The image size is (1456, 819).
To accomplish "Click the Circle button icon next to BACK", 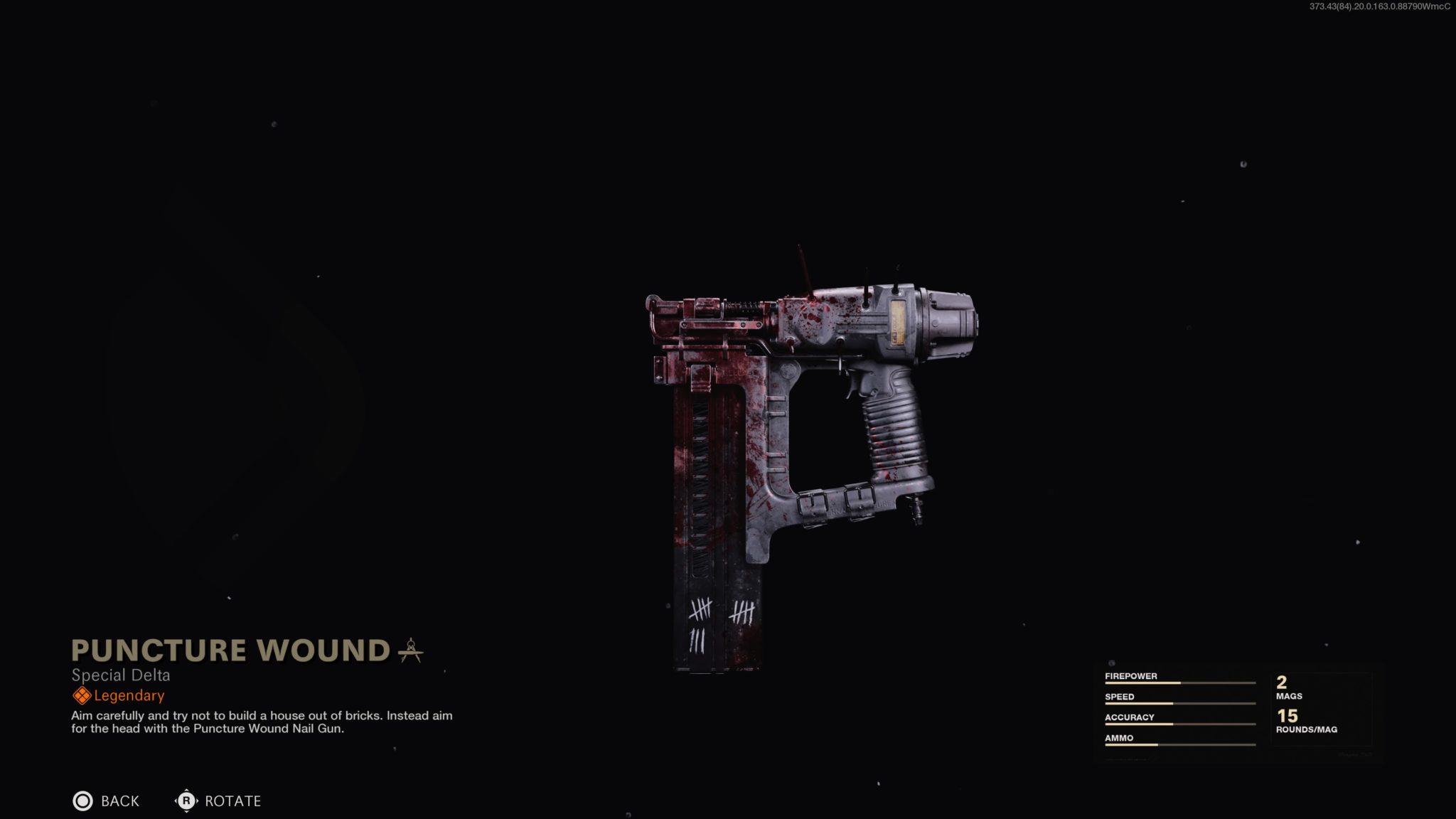I will (x=83, y=801).
